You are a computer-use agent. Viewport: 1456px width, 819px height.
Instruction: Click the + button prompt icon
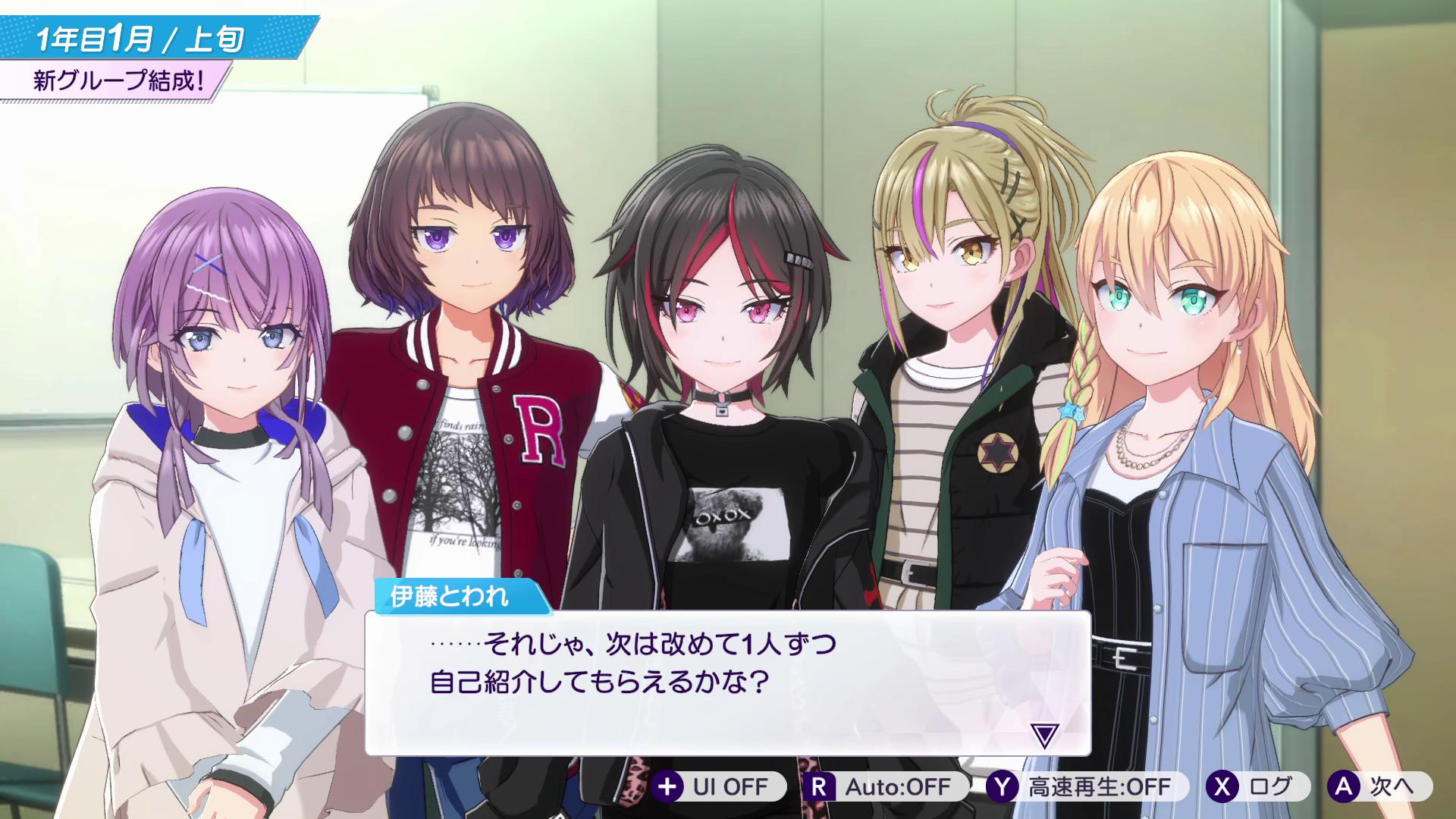[667, 788]
